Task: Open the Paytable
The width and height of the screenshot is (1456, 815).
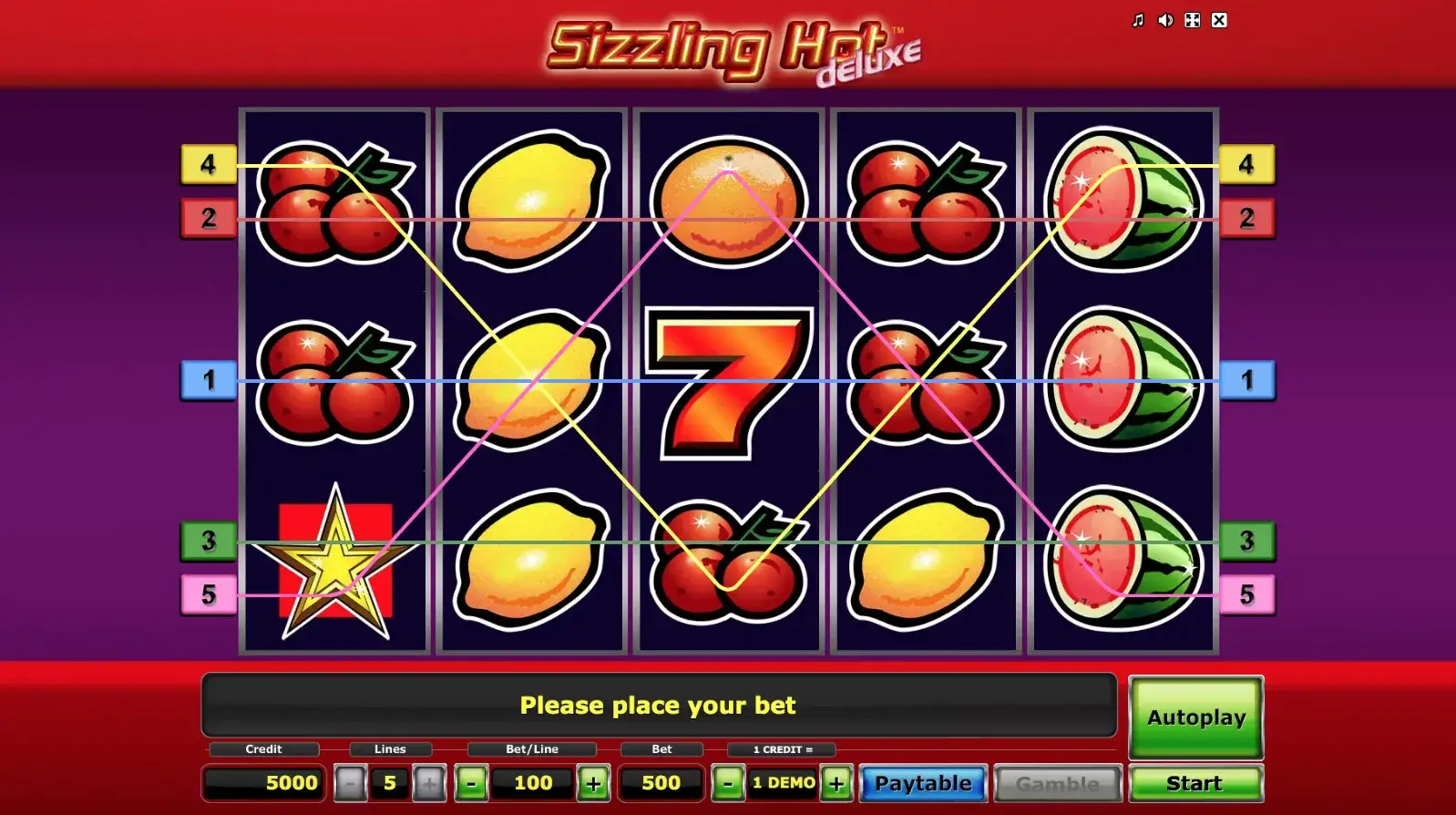Action: (x=922, y=782)
